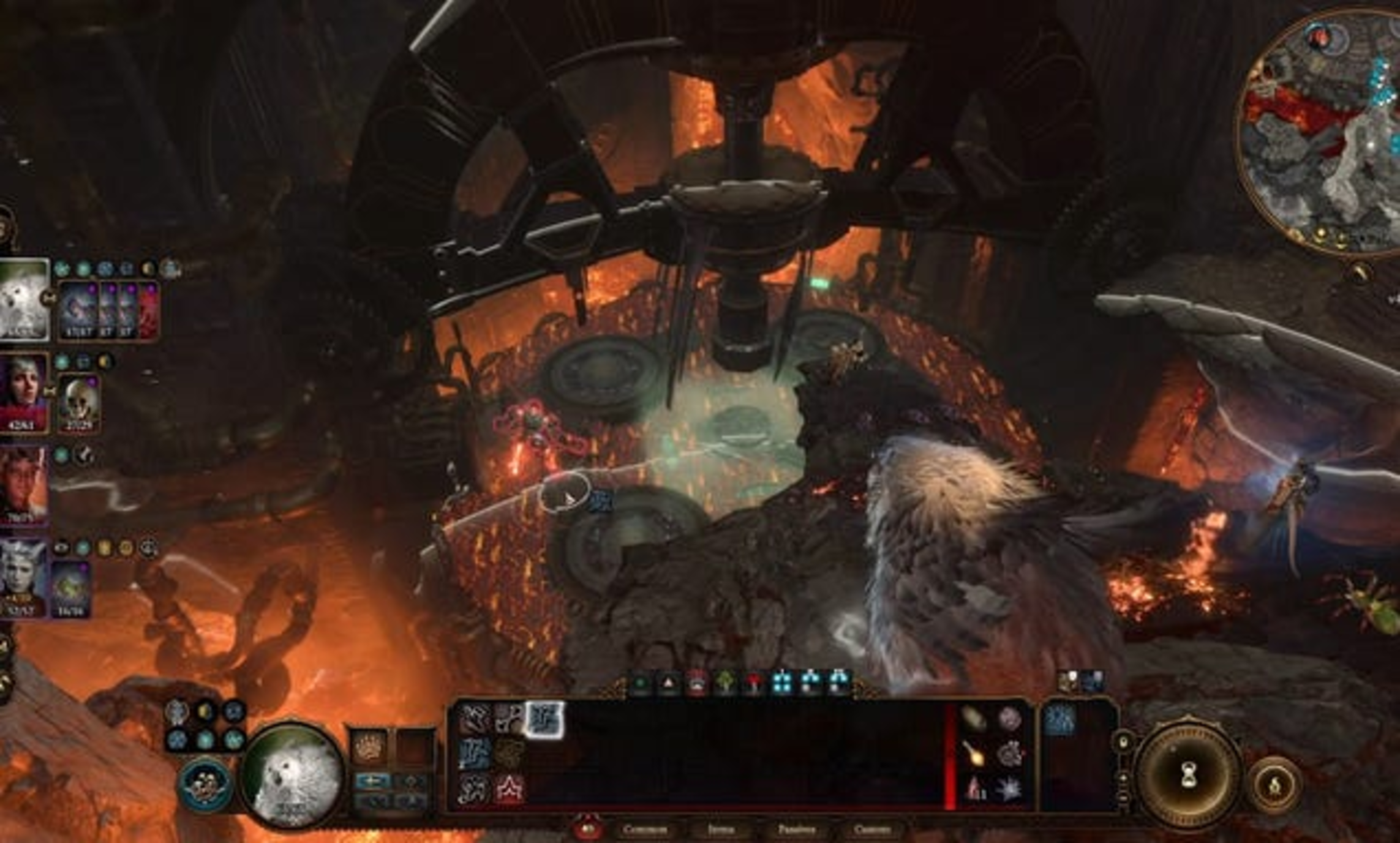Image resolution: width=1400 pixels, height=843 pixels.
Task: Click the red triangle icon above hotbar
Action: click(668, 683)
